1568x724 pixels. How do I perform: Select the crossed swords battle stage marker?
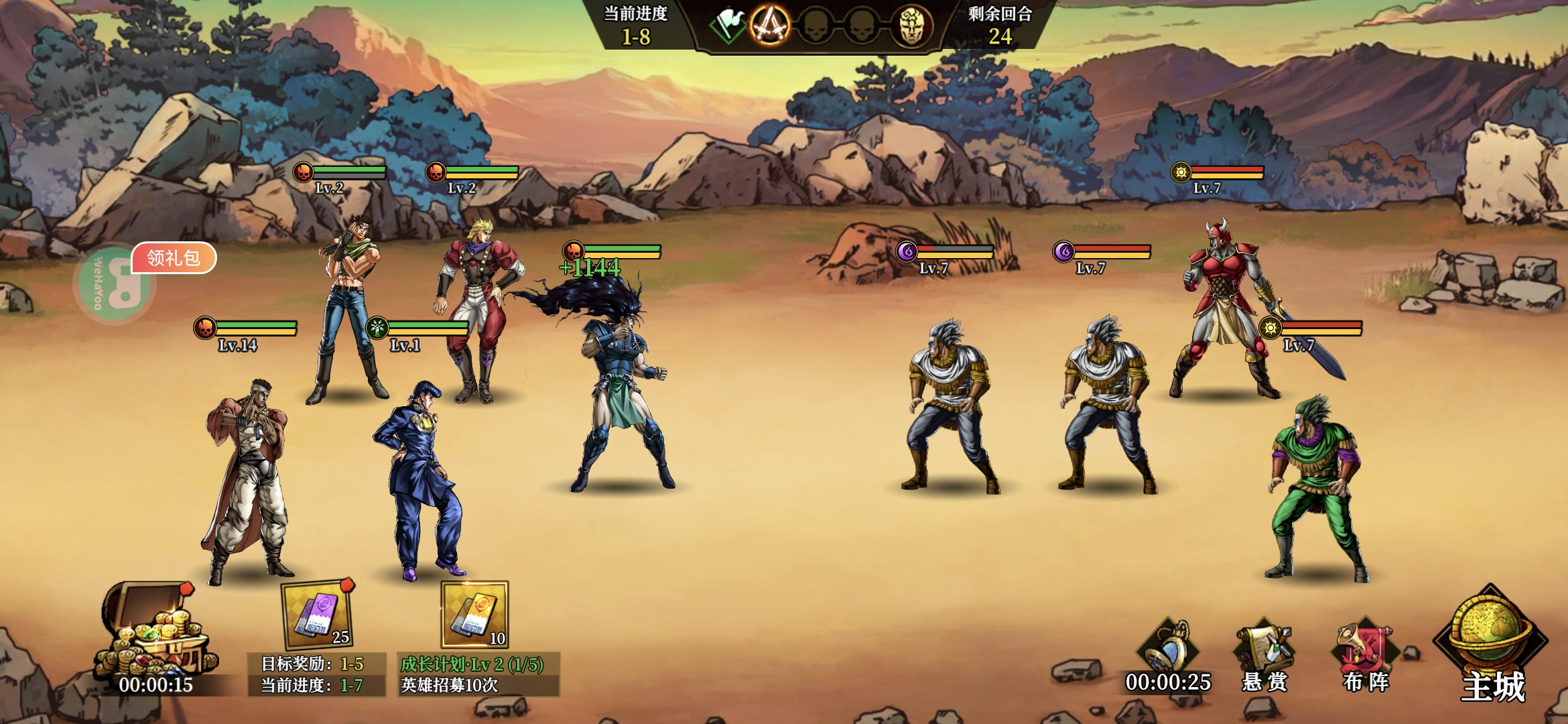pyautogui.click(x=769, y=27)
